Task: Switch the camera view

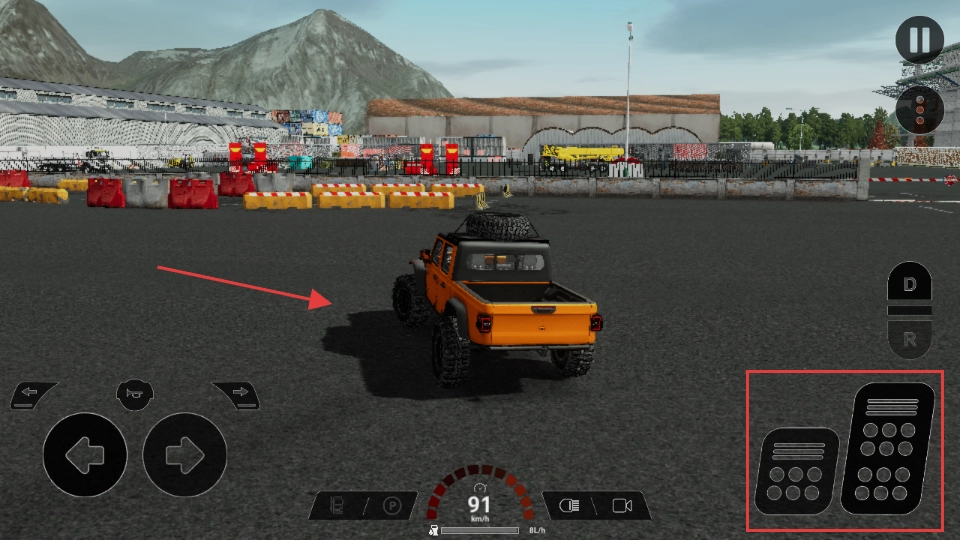Action: (x=622, y=506)
